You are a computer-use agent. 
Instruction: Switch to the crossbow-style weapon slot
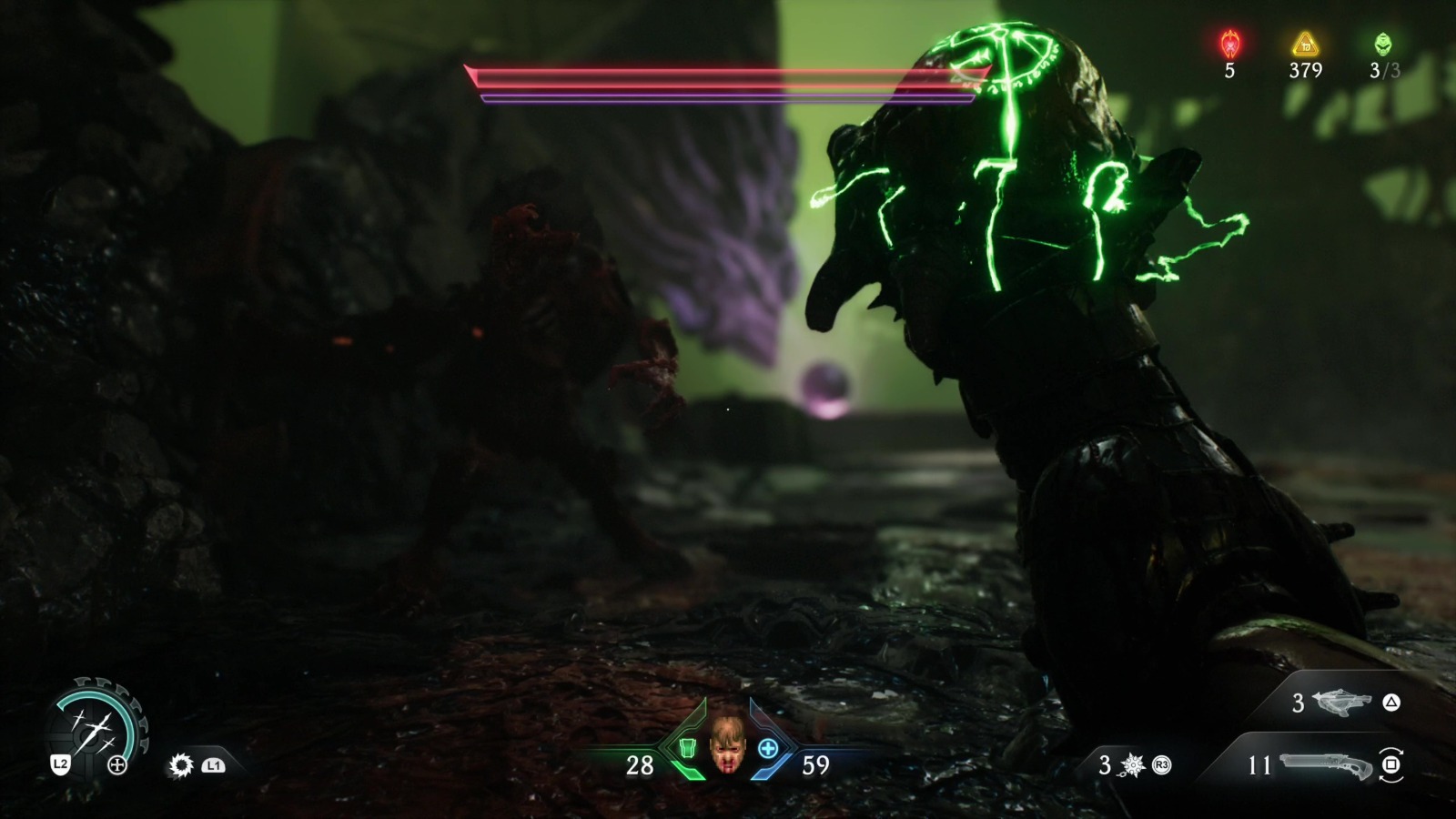click(x=1342, y=703)
